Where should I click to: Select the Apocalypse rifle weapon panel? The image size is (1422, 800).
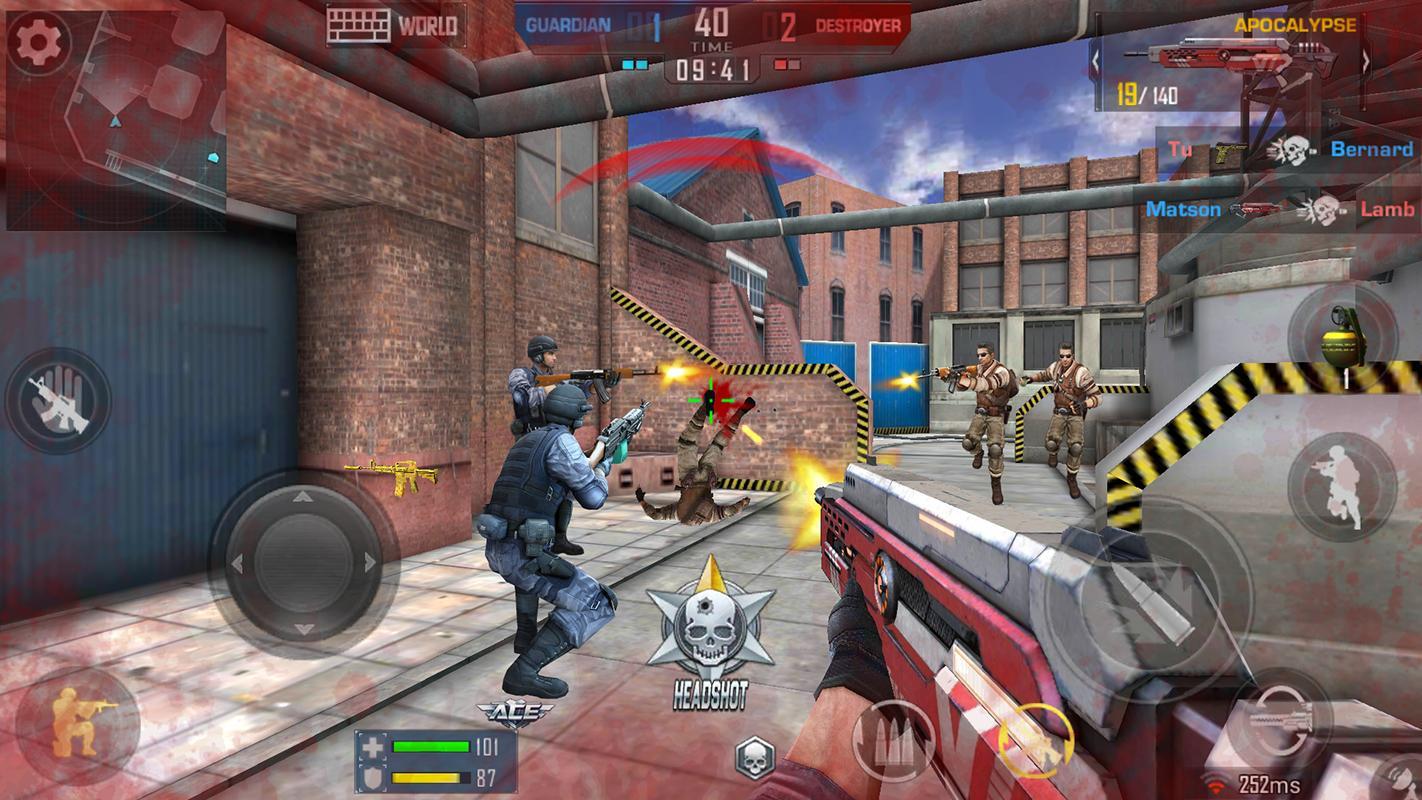click(1230, 60)
